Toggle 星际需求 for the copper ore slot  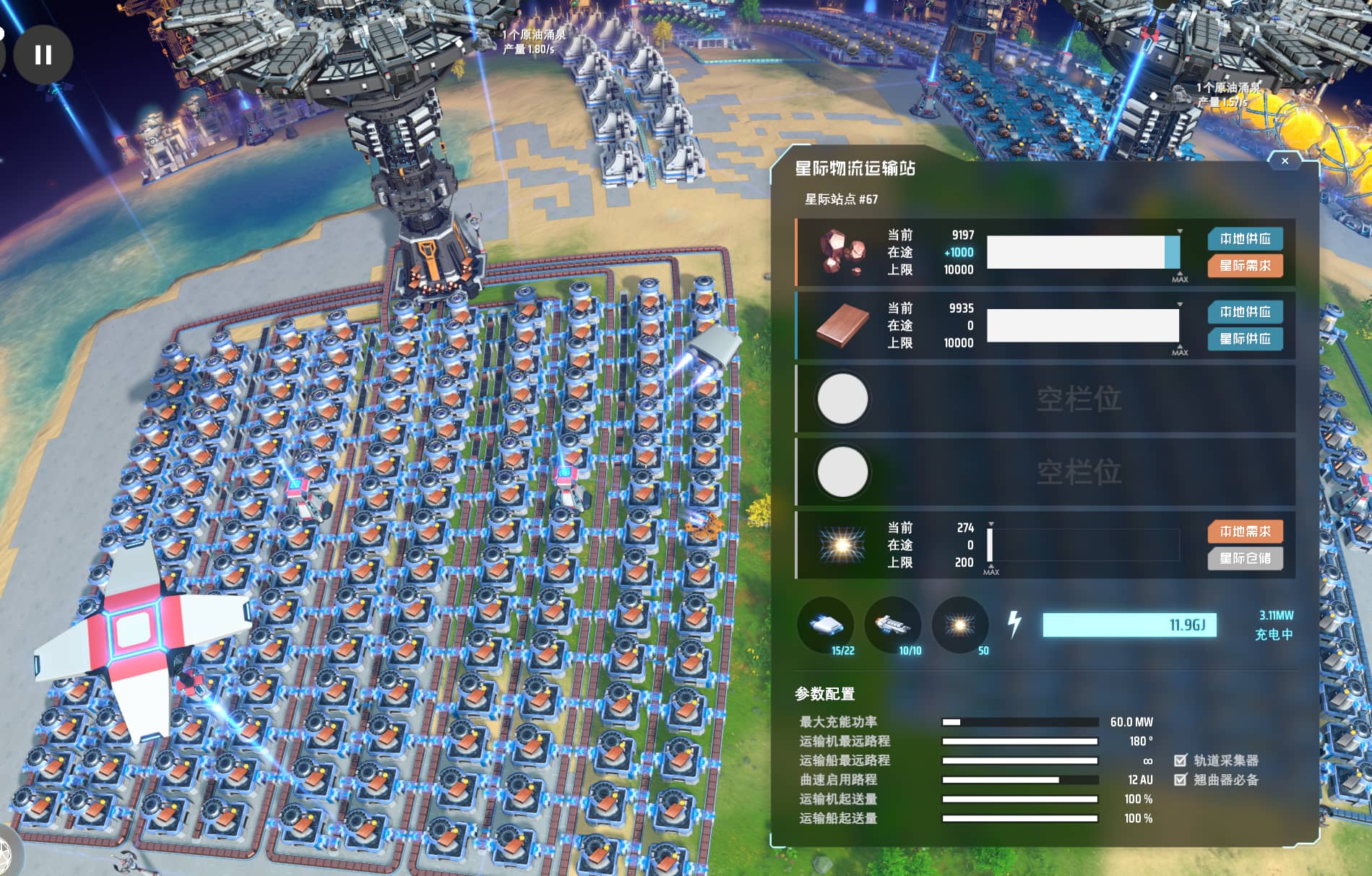[x=1244, y=266]
